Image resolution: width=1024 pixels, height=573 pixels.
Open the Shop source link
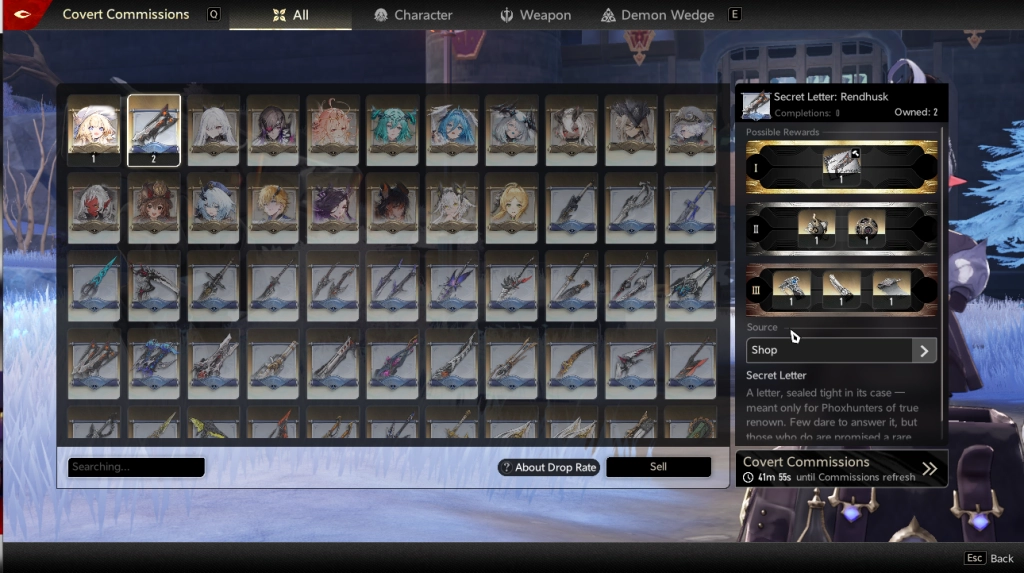(841, 350)
